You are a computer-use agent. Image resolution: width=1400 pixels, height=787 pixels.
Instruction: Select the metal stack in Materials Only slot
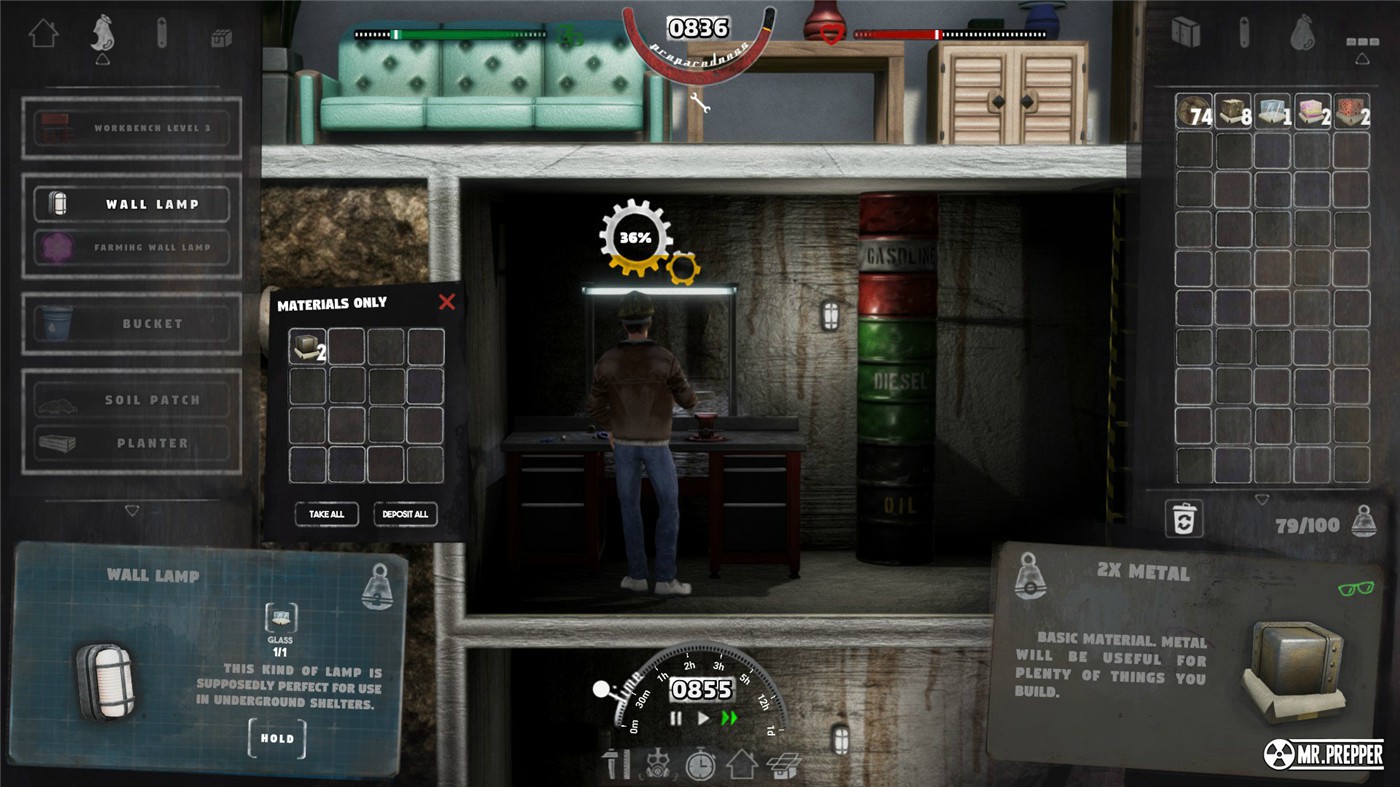pos(308,347)
